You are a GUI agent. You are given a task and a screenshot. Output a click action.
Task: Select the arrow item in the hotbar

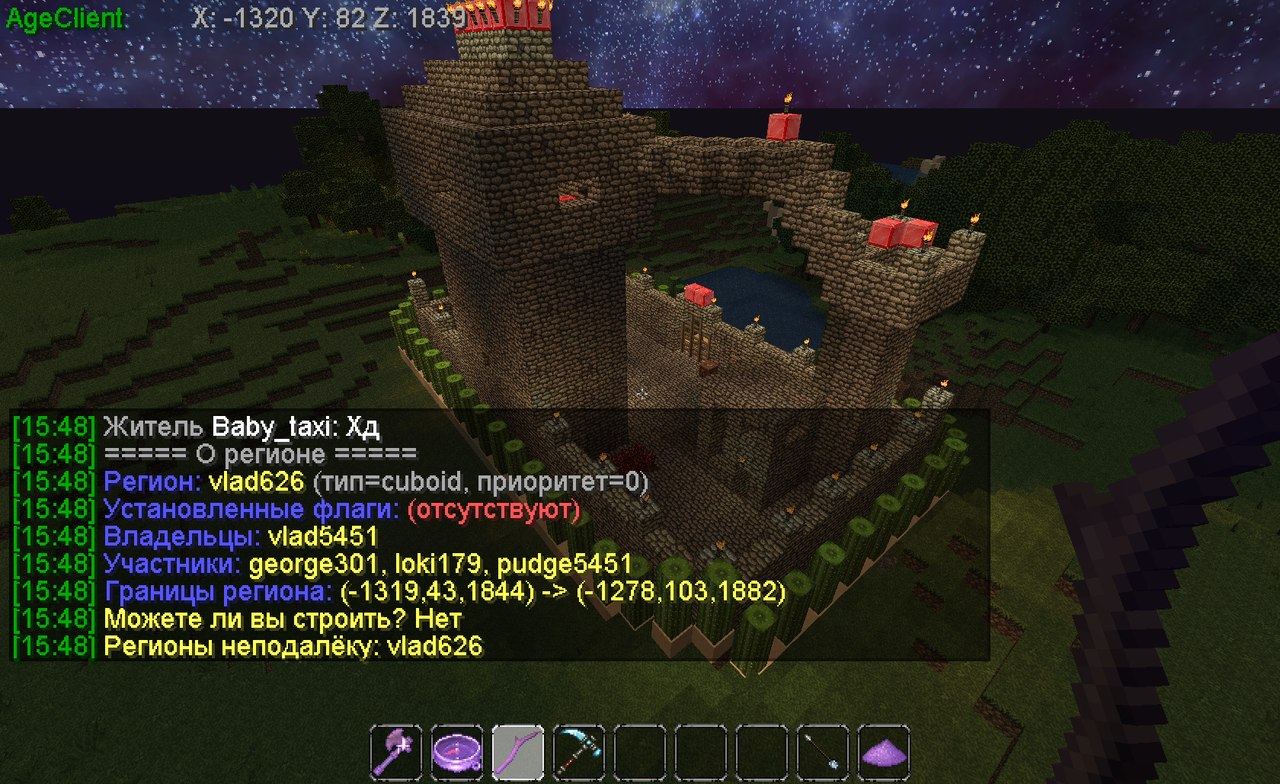coord(821,750)
